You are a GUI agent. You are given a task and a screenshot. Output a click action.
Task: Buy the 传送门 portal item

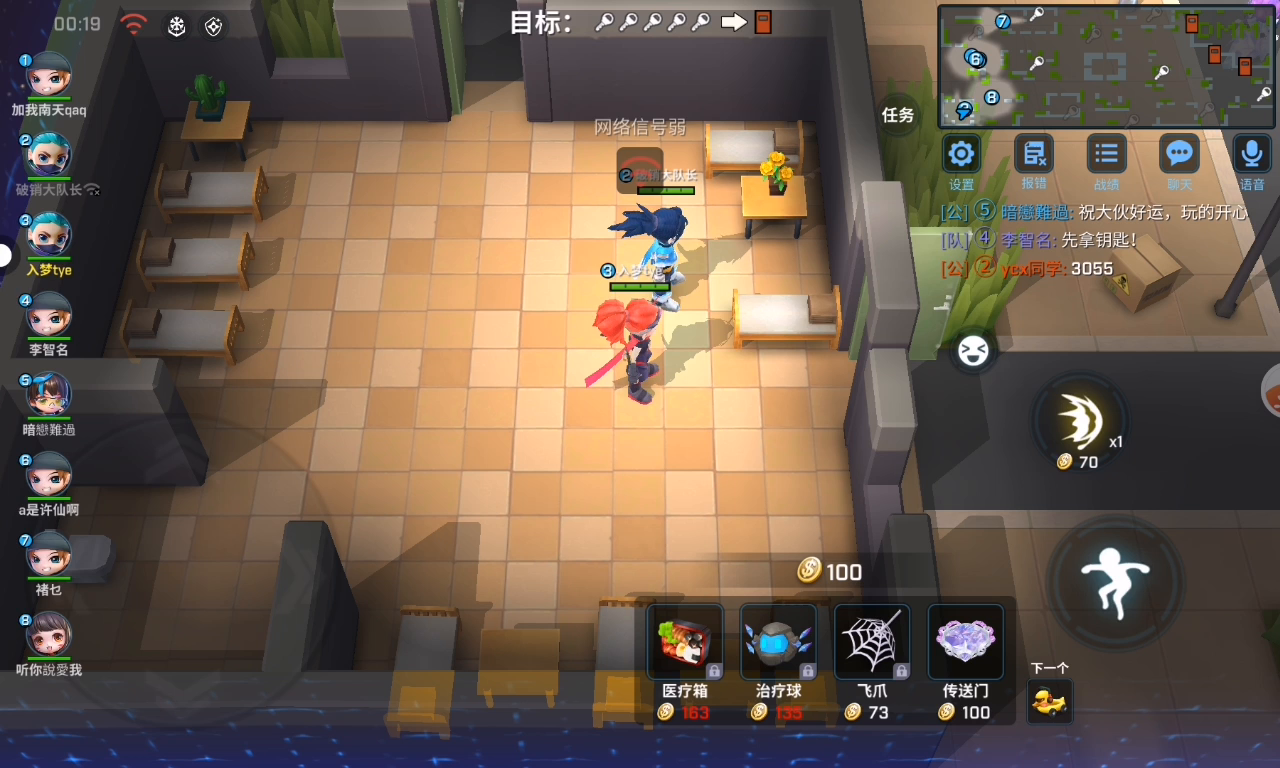pos(966,642)
